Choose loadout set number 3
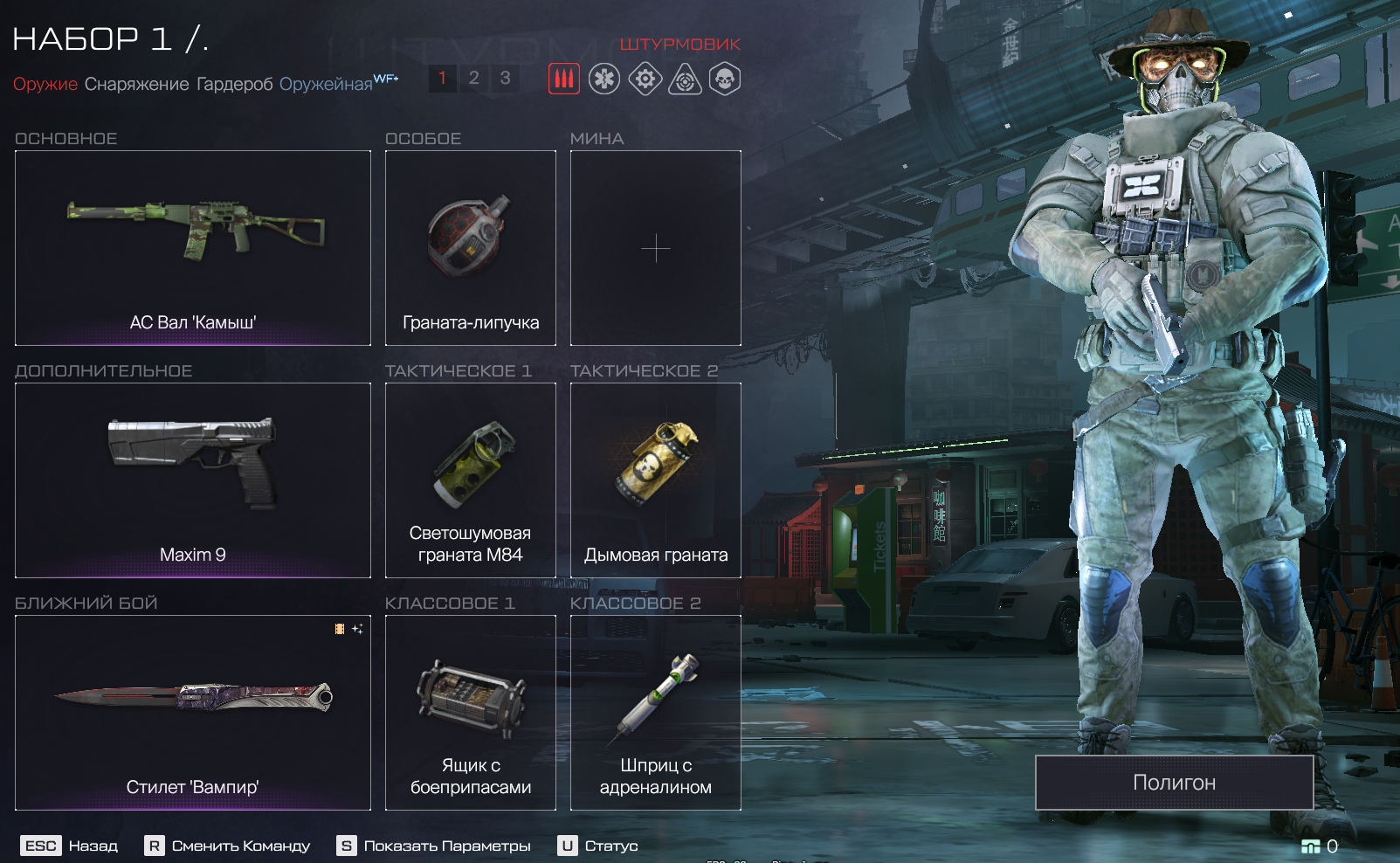This screenshot has width=1400, height=863. tap(505, 79)
